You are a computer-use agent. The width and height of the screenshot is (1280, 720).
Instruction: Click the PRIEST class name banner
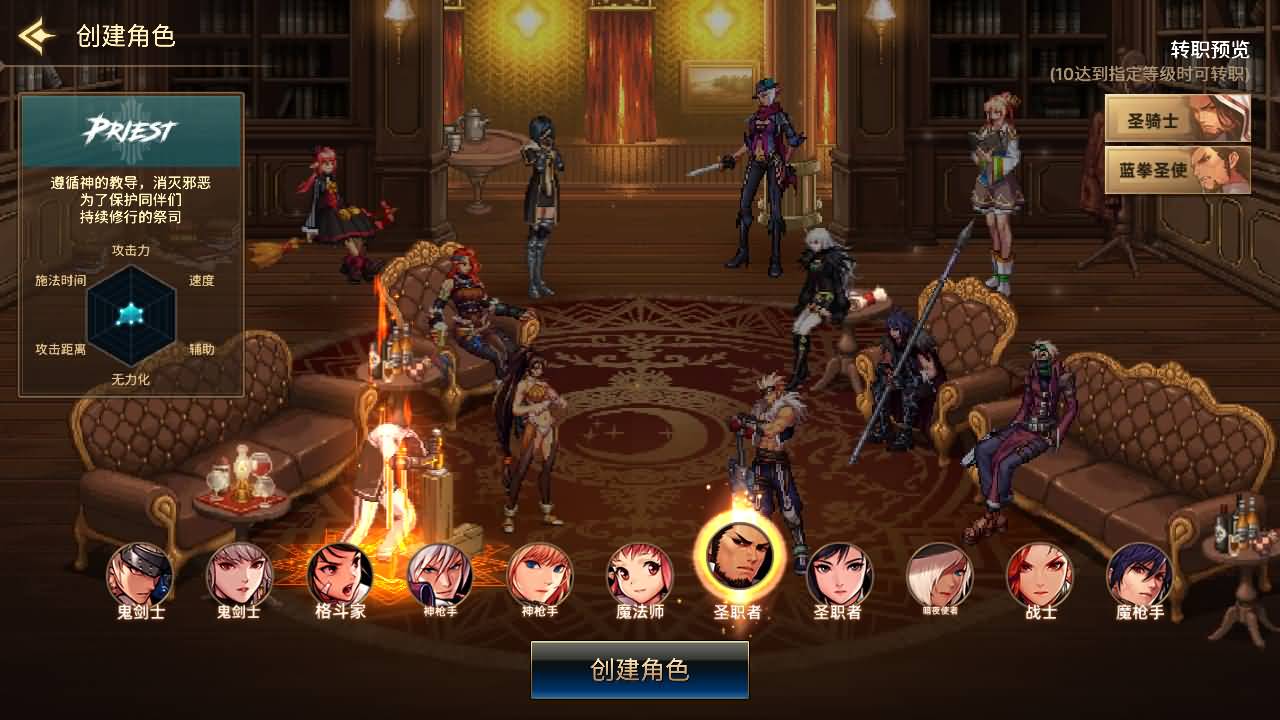pyautogui.click(x=132, y=128)
